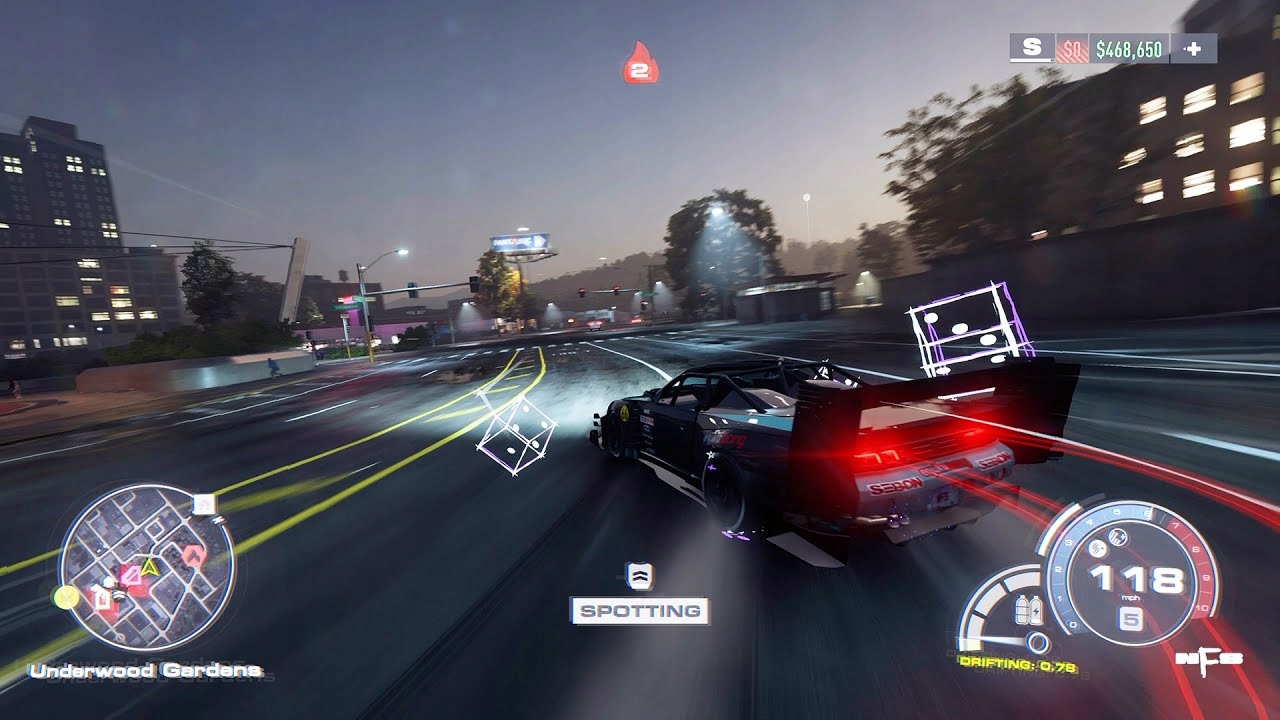
Task: Click the heat level flame indicator
Action: coord(640,64)
